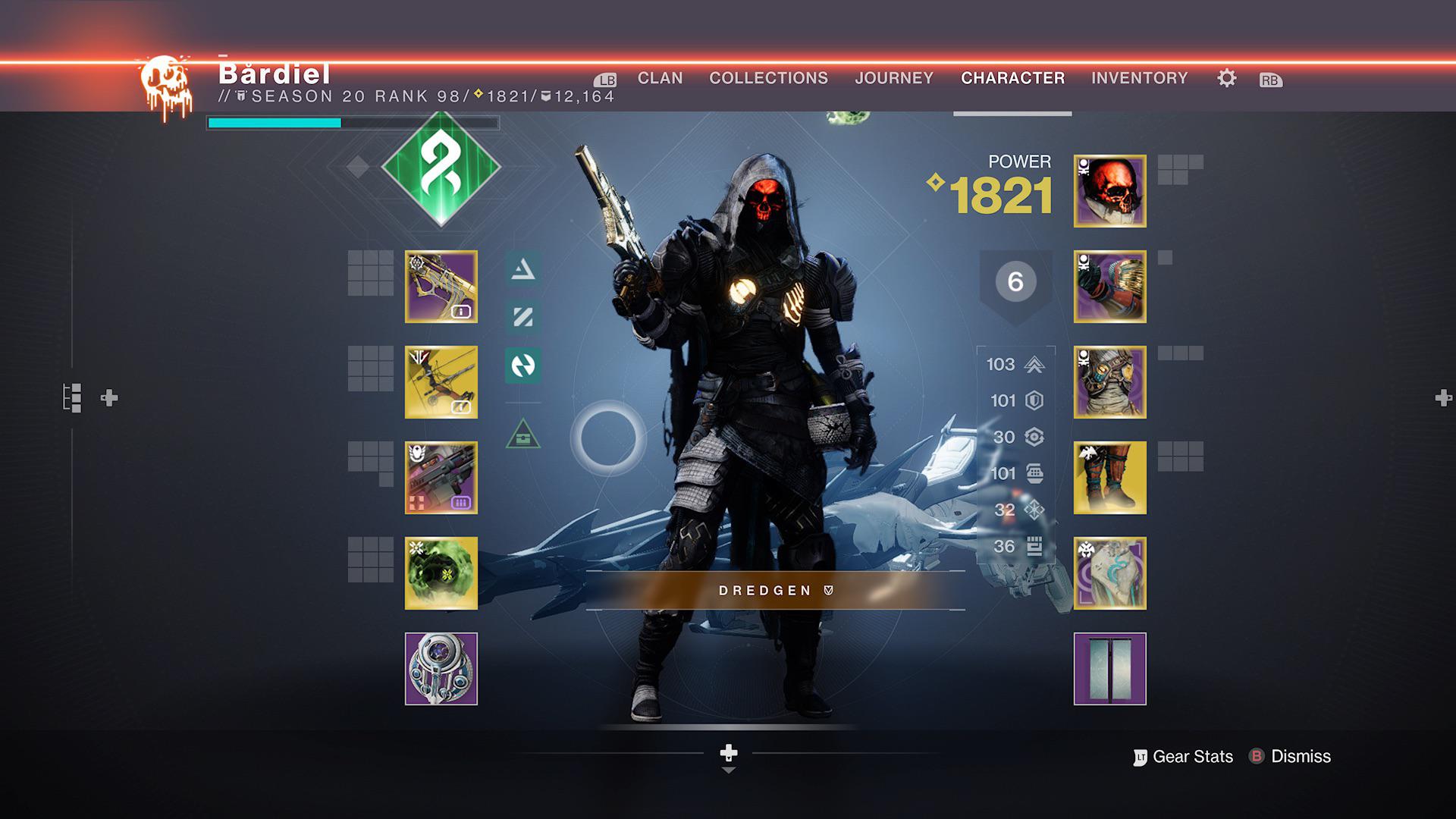Open the Settings gear icon
Viewport: 1456px width, 819px height.
click(x=1226, y=78)
